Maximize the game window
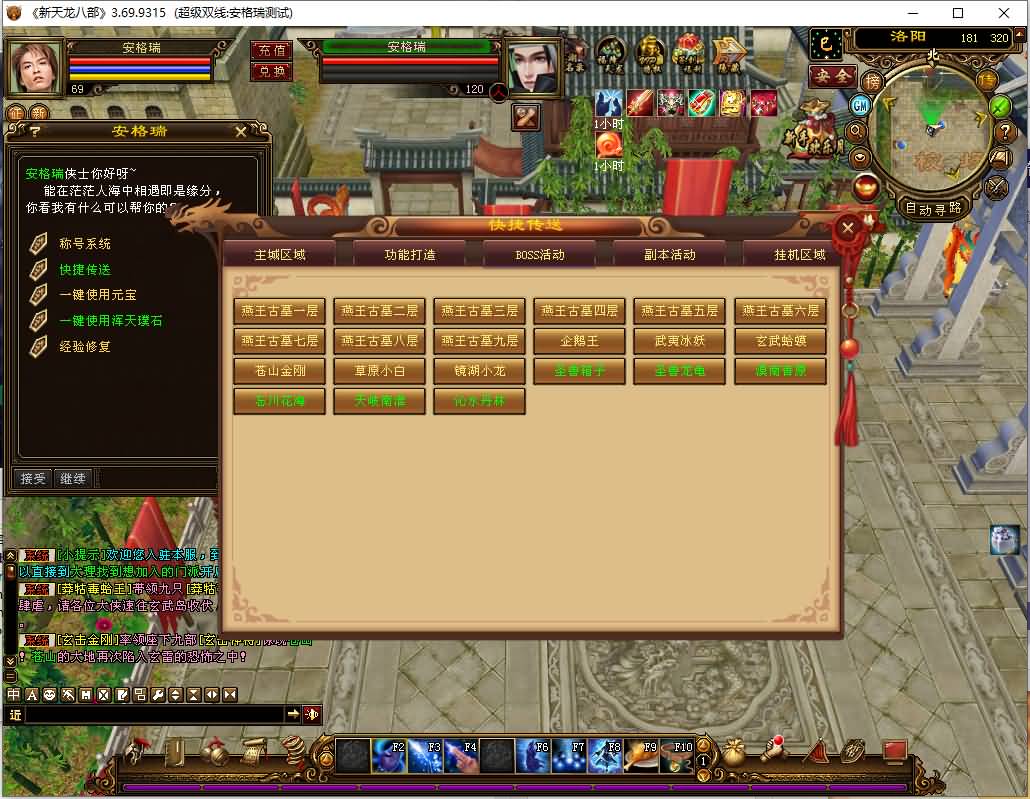 tap(958, 13)
